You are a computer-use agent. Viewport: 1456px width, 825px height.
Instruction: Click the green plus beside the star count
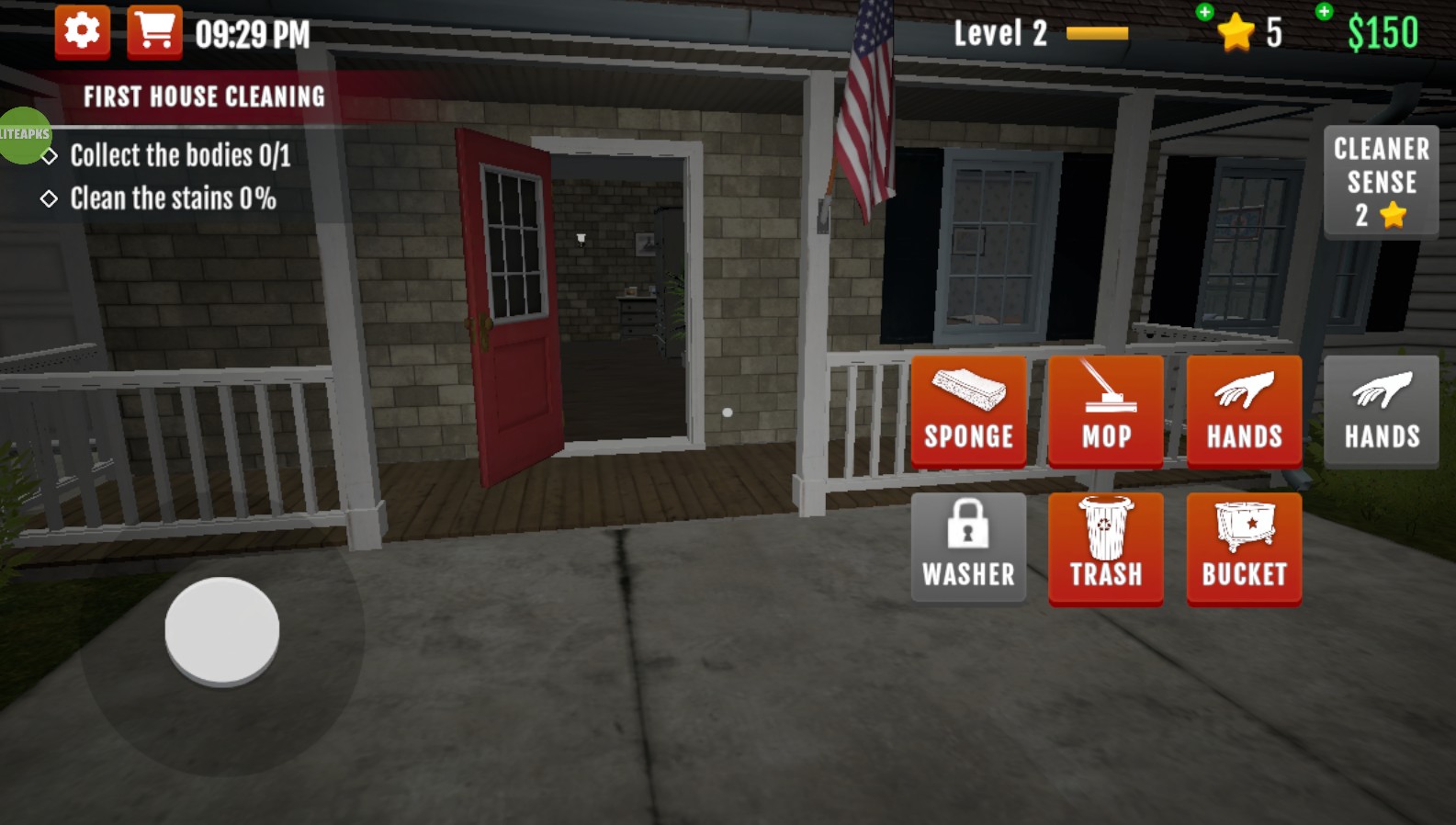(x=1204, y=12)
